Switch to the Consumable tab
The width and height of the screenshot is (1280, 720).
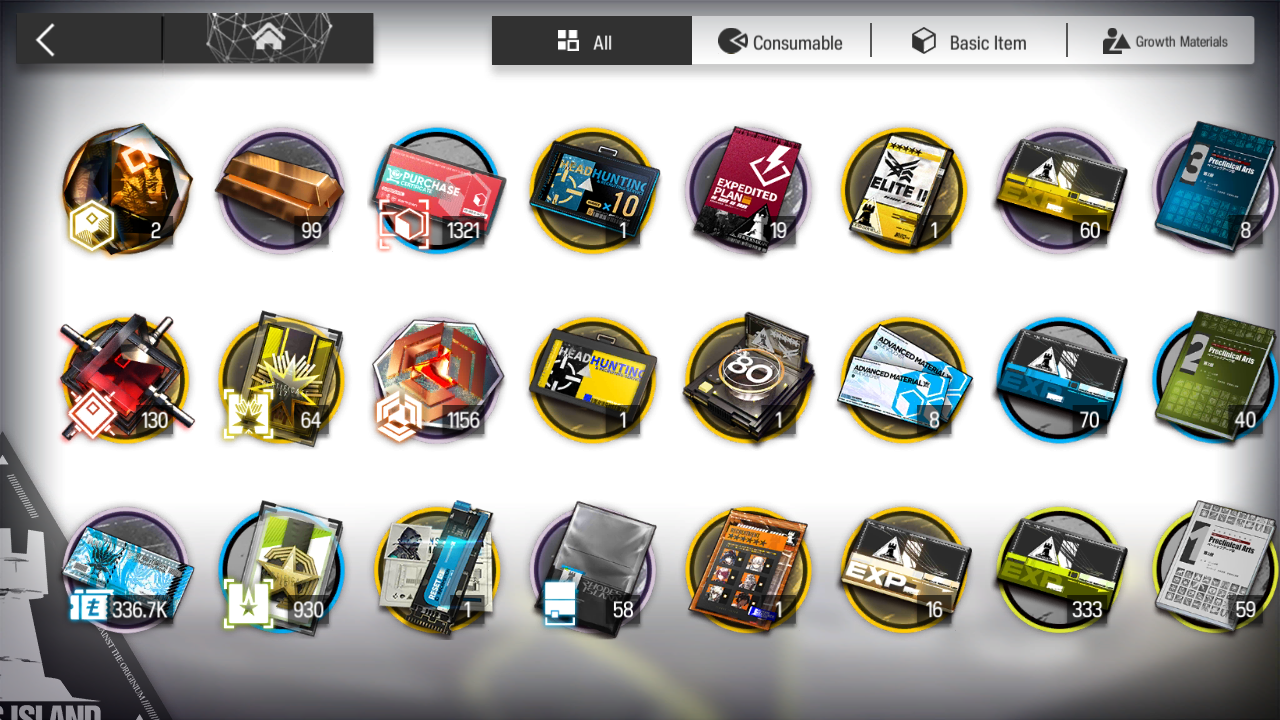click(x=781, y=41)
